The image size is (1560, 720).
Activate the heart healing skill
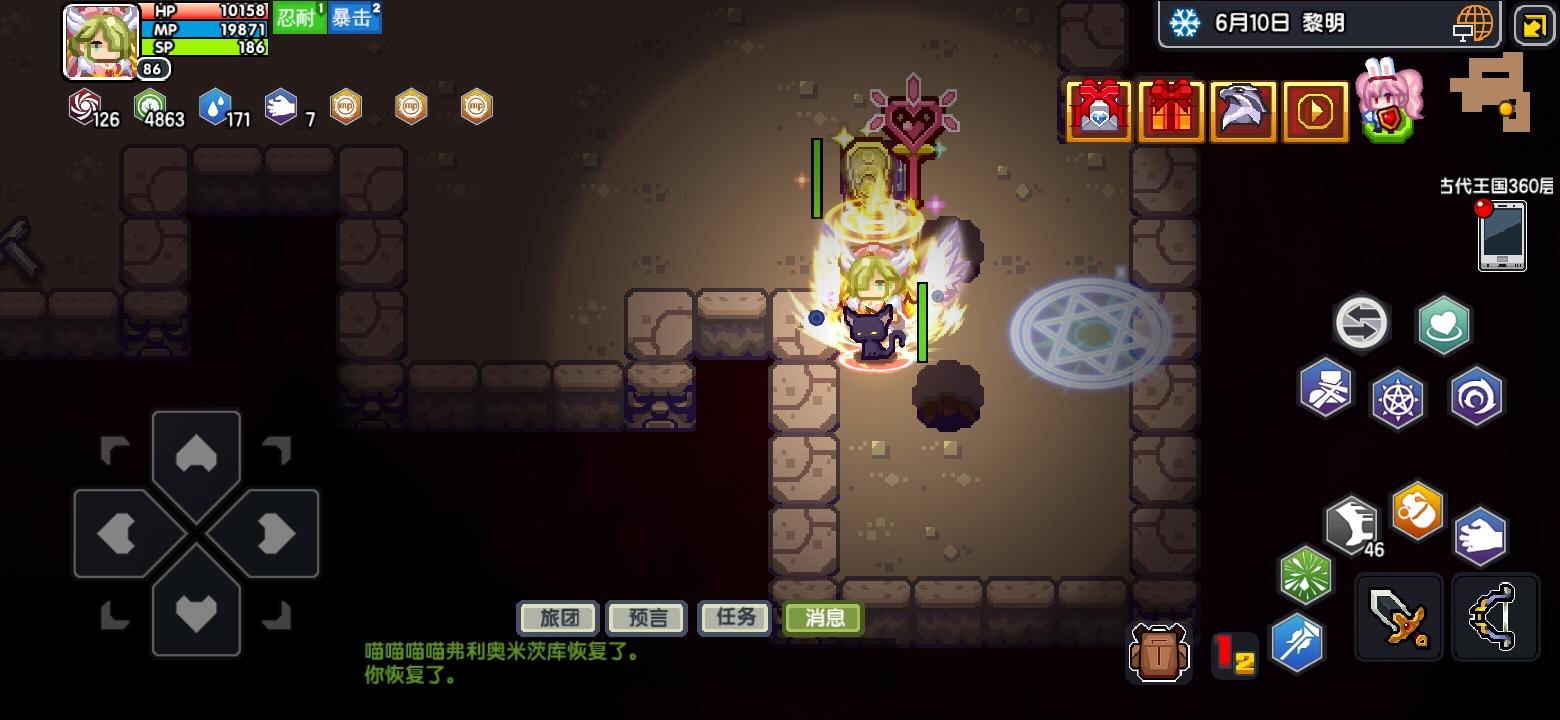pyautogui.click(x=1443, y=324)
